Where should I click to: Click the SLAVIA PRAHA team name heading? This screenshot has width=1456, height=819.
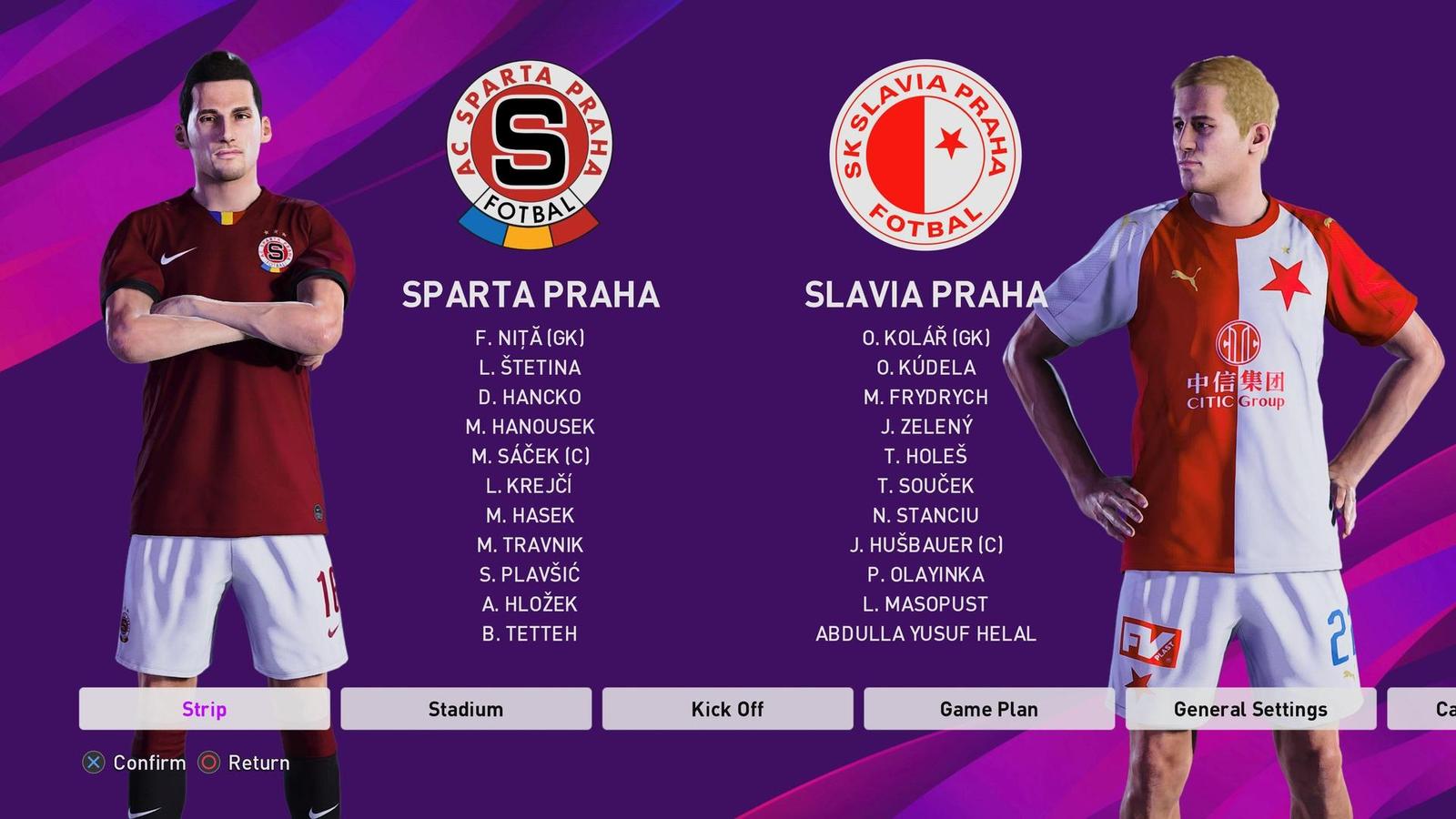[925, 294]
